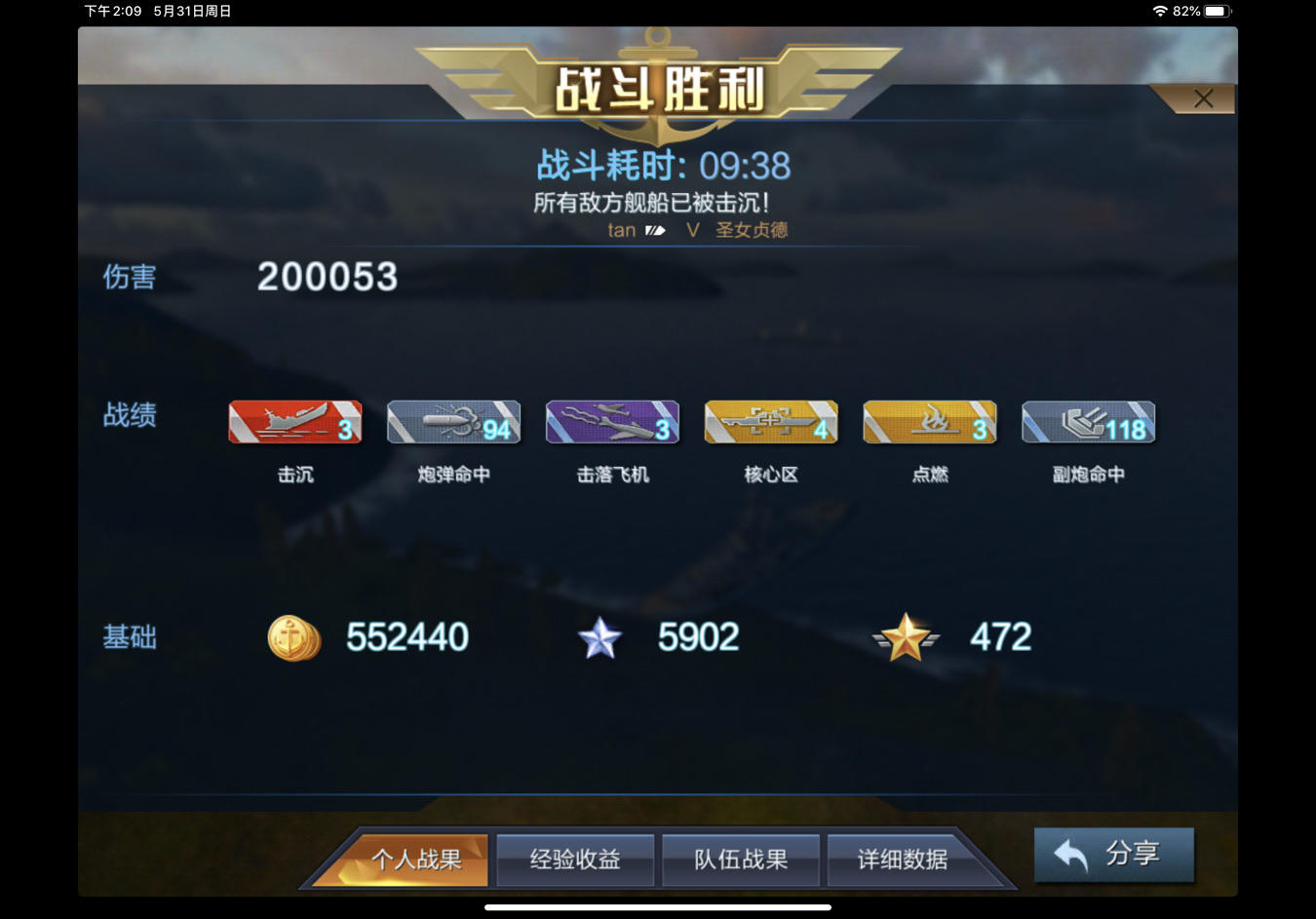1316x919 pixels.
Task: Click the gold star free XP icon
Action: (906, 637)
